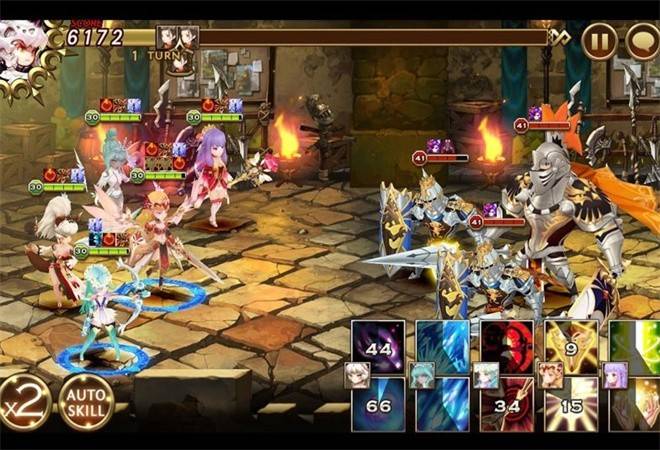The height and width of the screenshot is (450, 660).
Task: Use the red circular emblem skill in the top row
Action: pyautogui.click(x=506, y=346)
